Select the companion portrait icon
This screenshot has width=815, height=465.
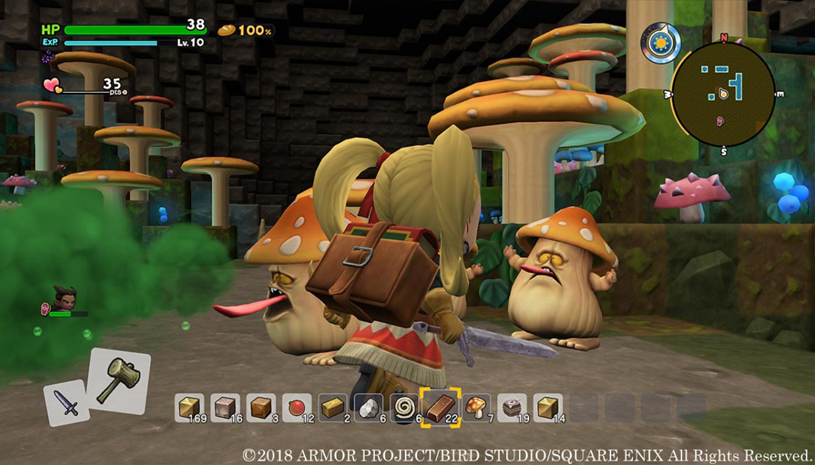[x=63, y=296]
